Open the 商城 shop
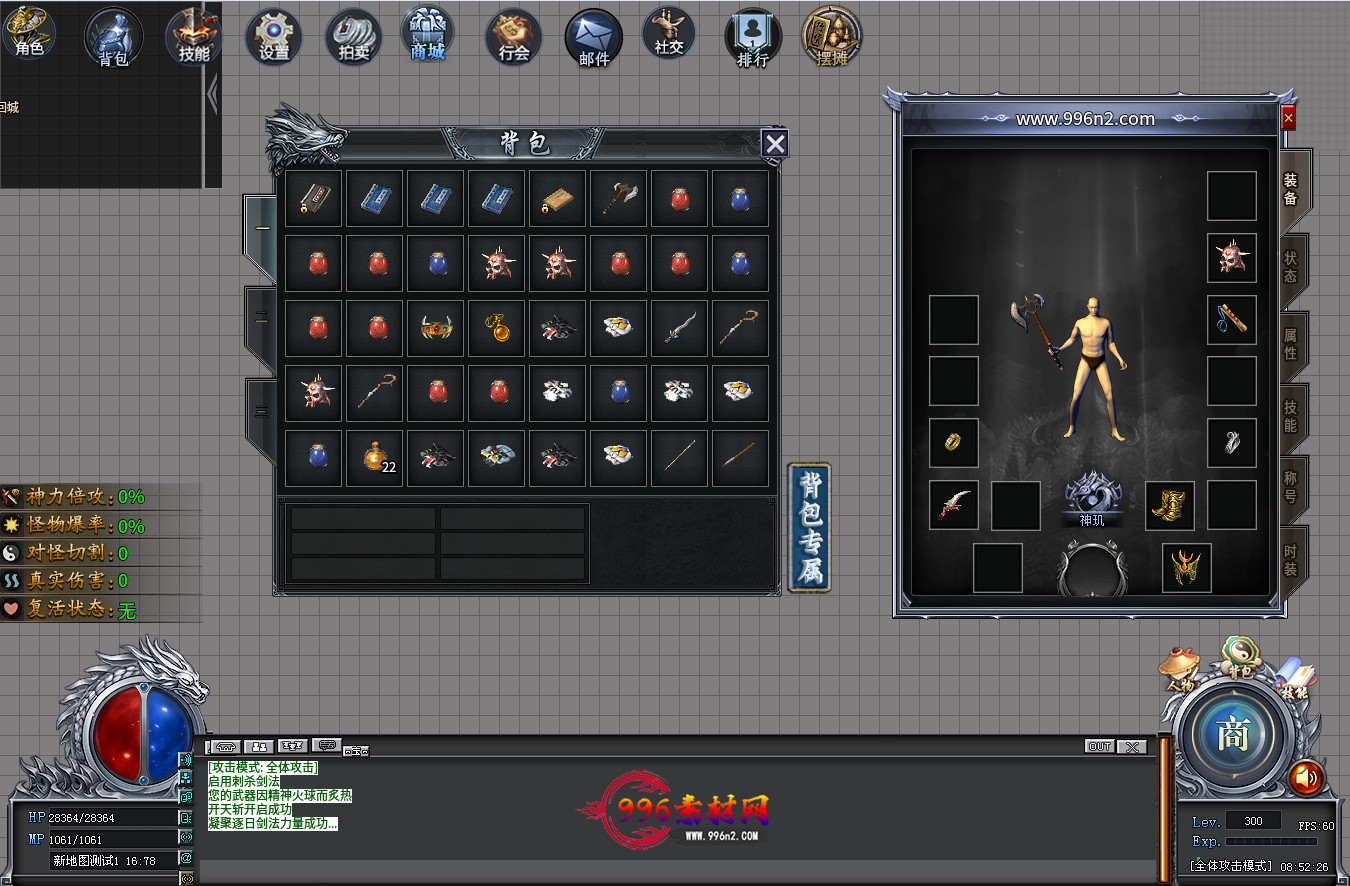1350x886 pixels. click(428, 35)
